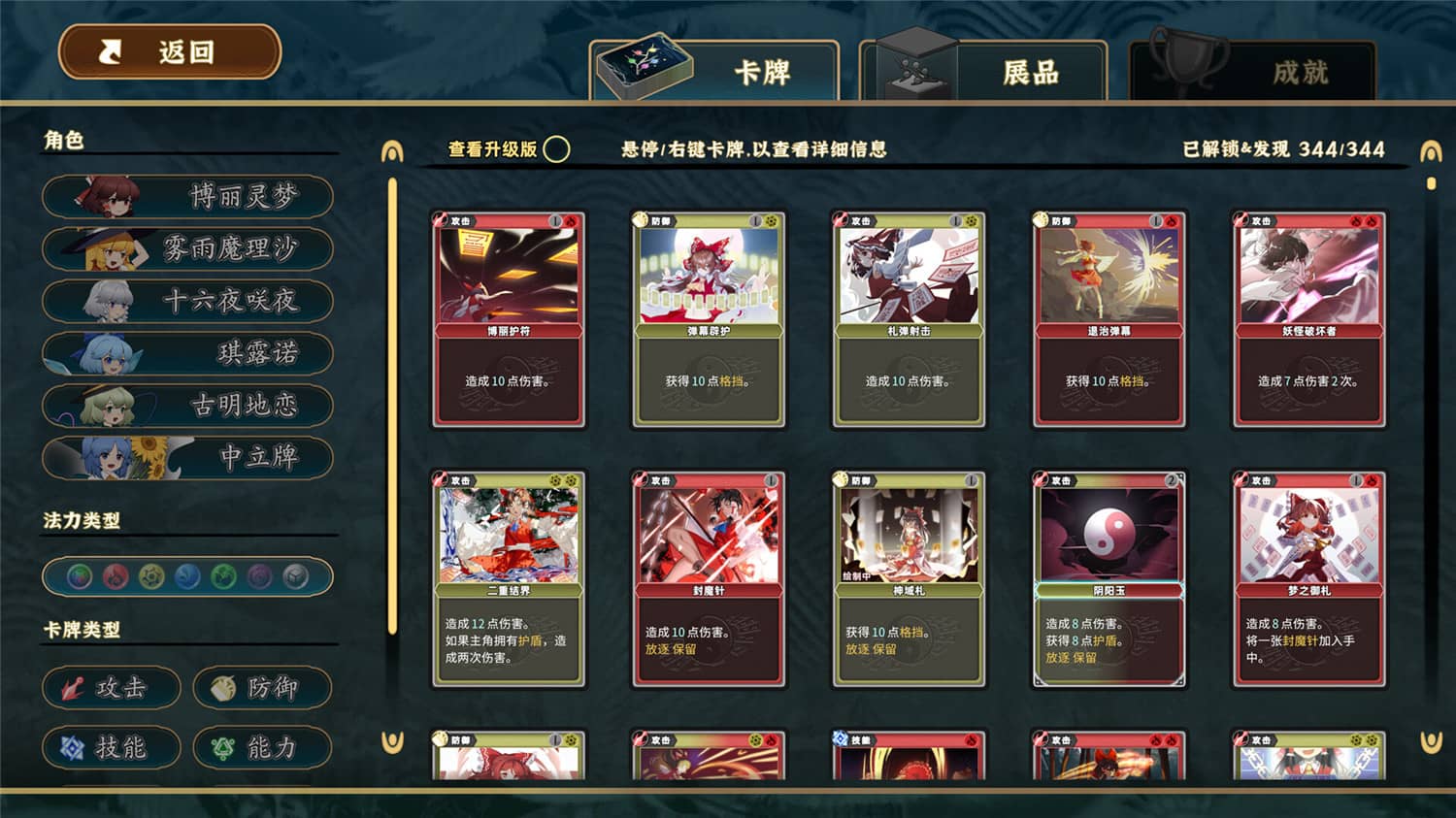Click the green mana type orb filter
Viewport: 1456px width, 818px height.
(x=223, y=576)
